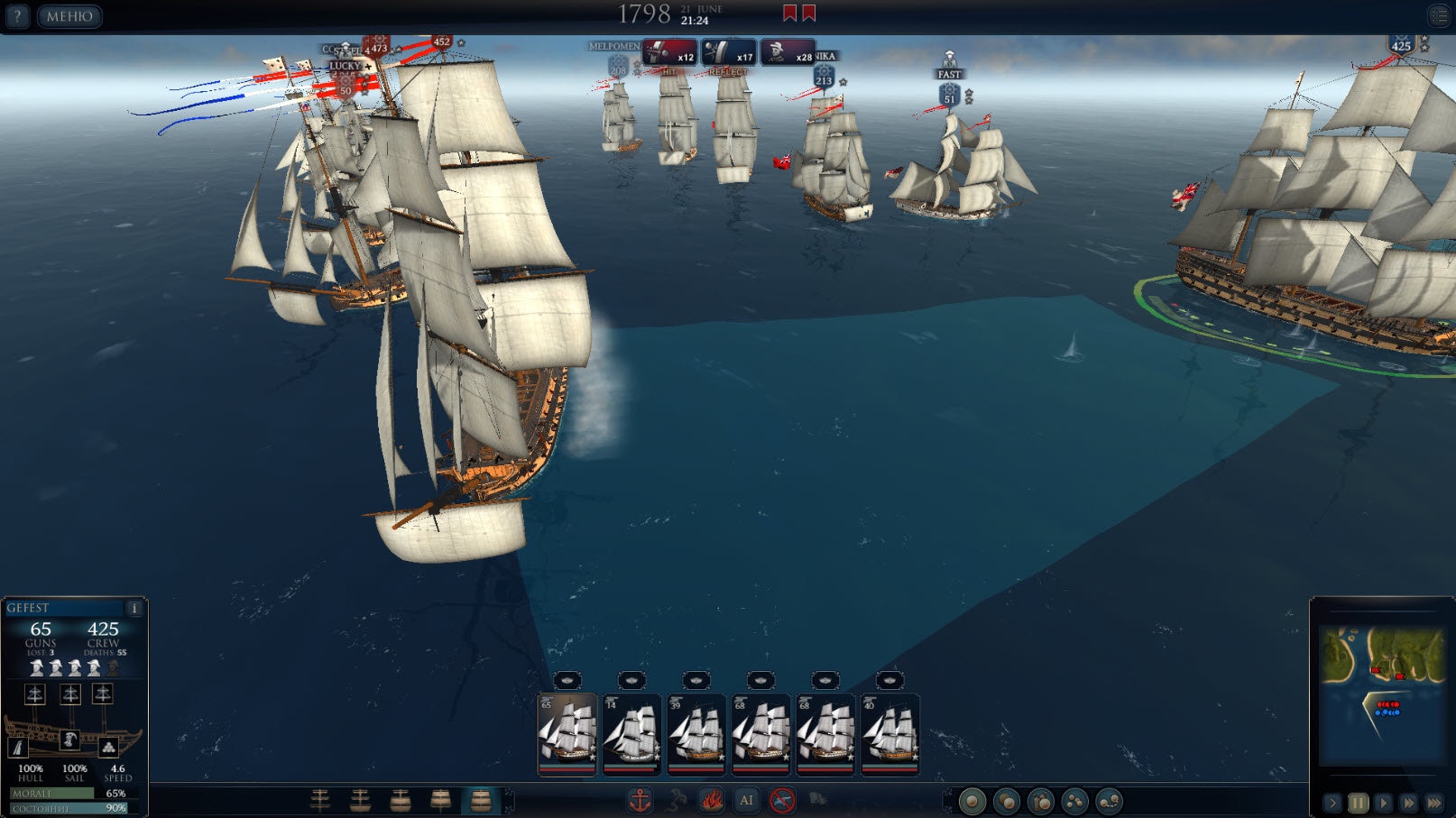This screenshot has height=818, width=1456.
Task: Choose the 39-gun ship card
Action: pyautogui.click(x=696, y=733)
